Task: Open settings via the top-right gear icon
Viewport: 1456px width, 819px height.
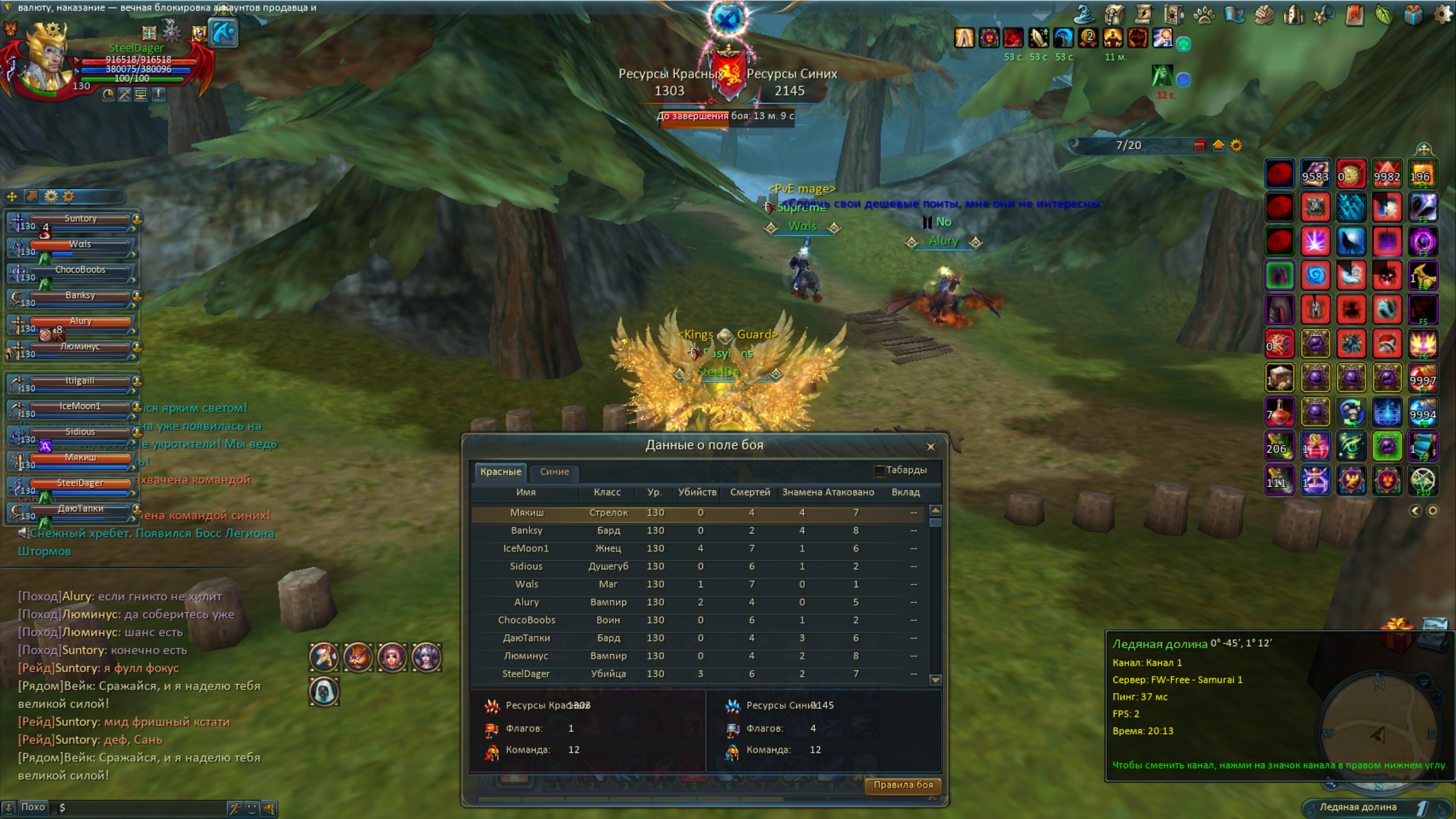Action: pos(1442,15)
